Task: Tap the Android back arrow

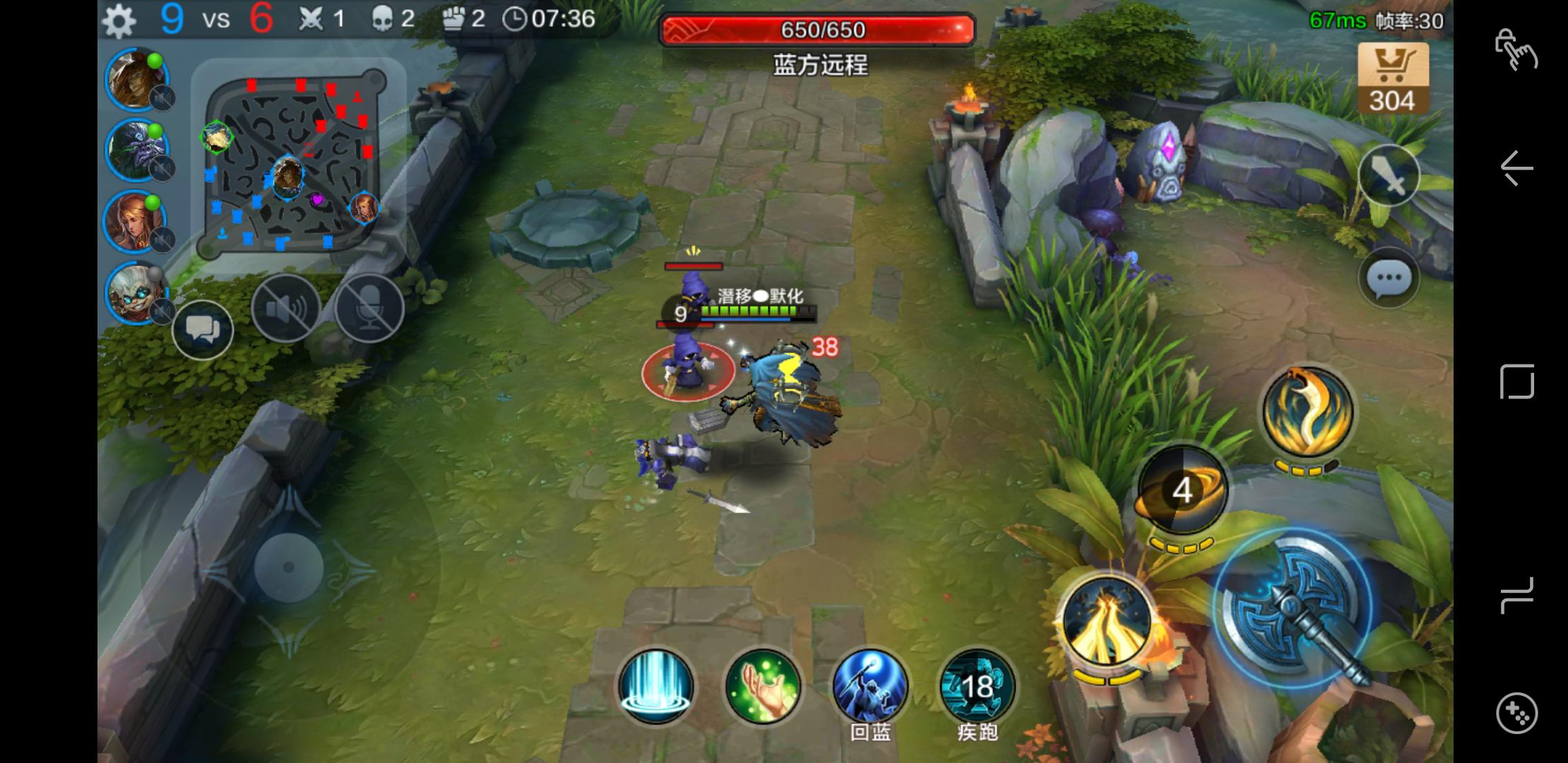Action: (x=1516, y=169)
